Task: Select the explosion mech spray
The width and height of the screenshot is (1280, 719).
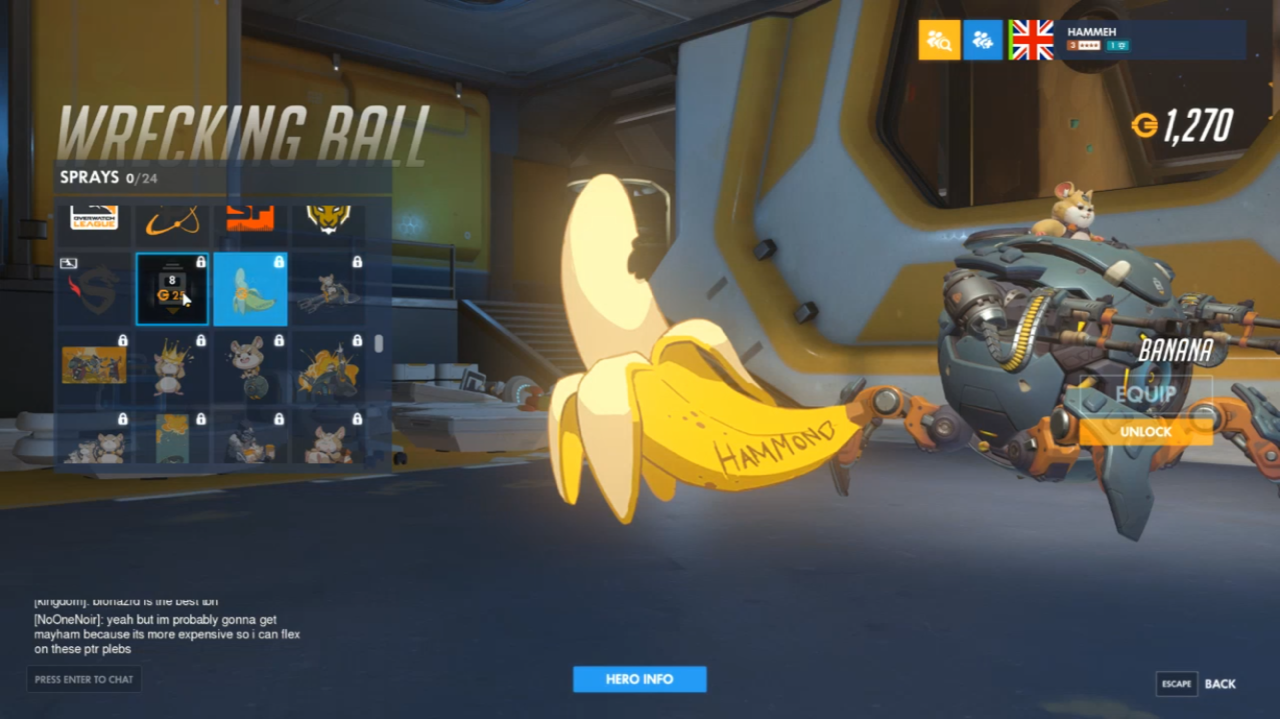Action: click(x=328, y=367)
